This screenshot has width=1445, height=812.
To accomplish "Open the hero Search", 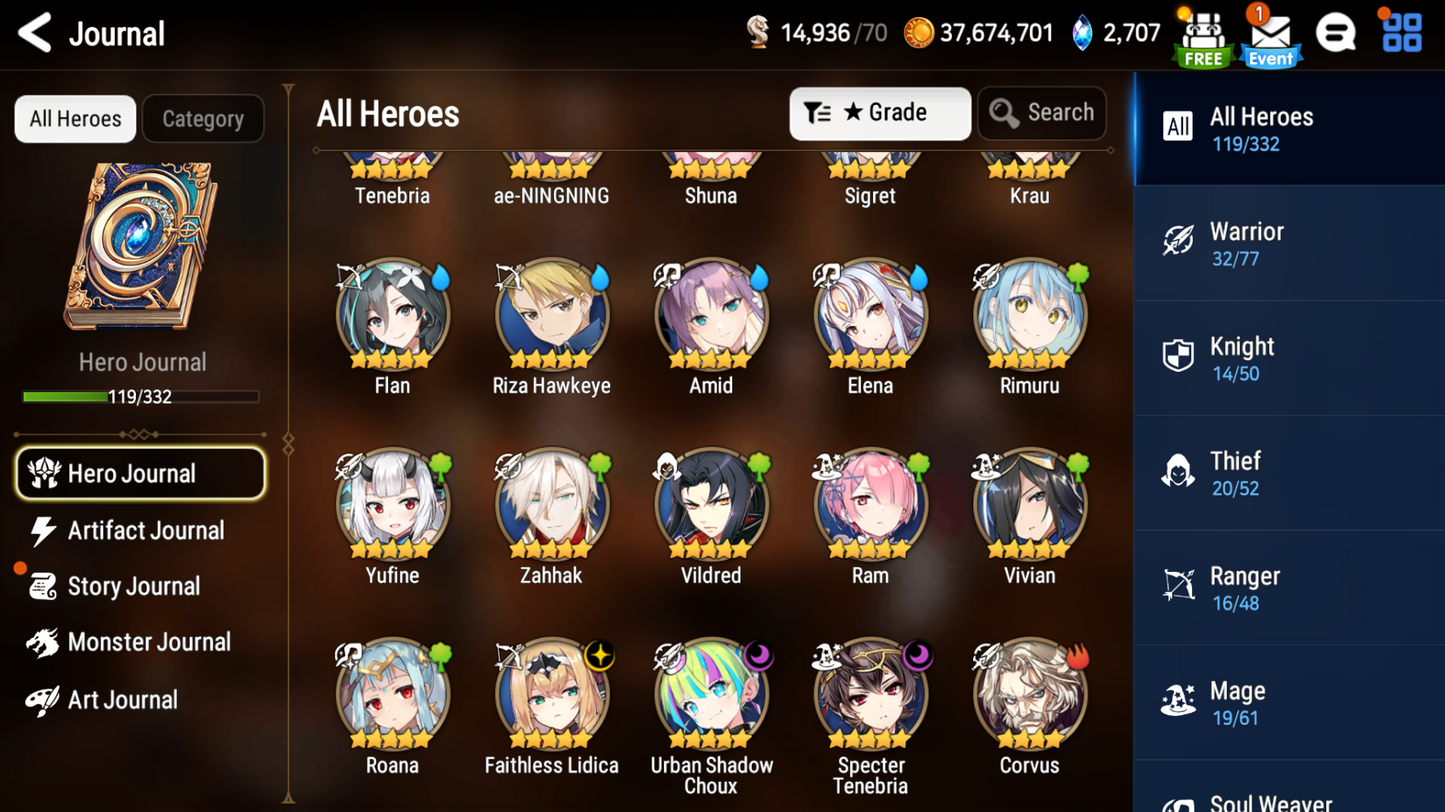I will pos(1042,113).
